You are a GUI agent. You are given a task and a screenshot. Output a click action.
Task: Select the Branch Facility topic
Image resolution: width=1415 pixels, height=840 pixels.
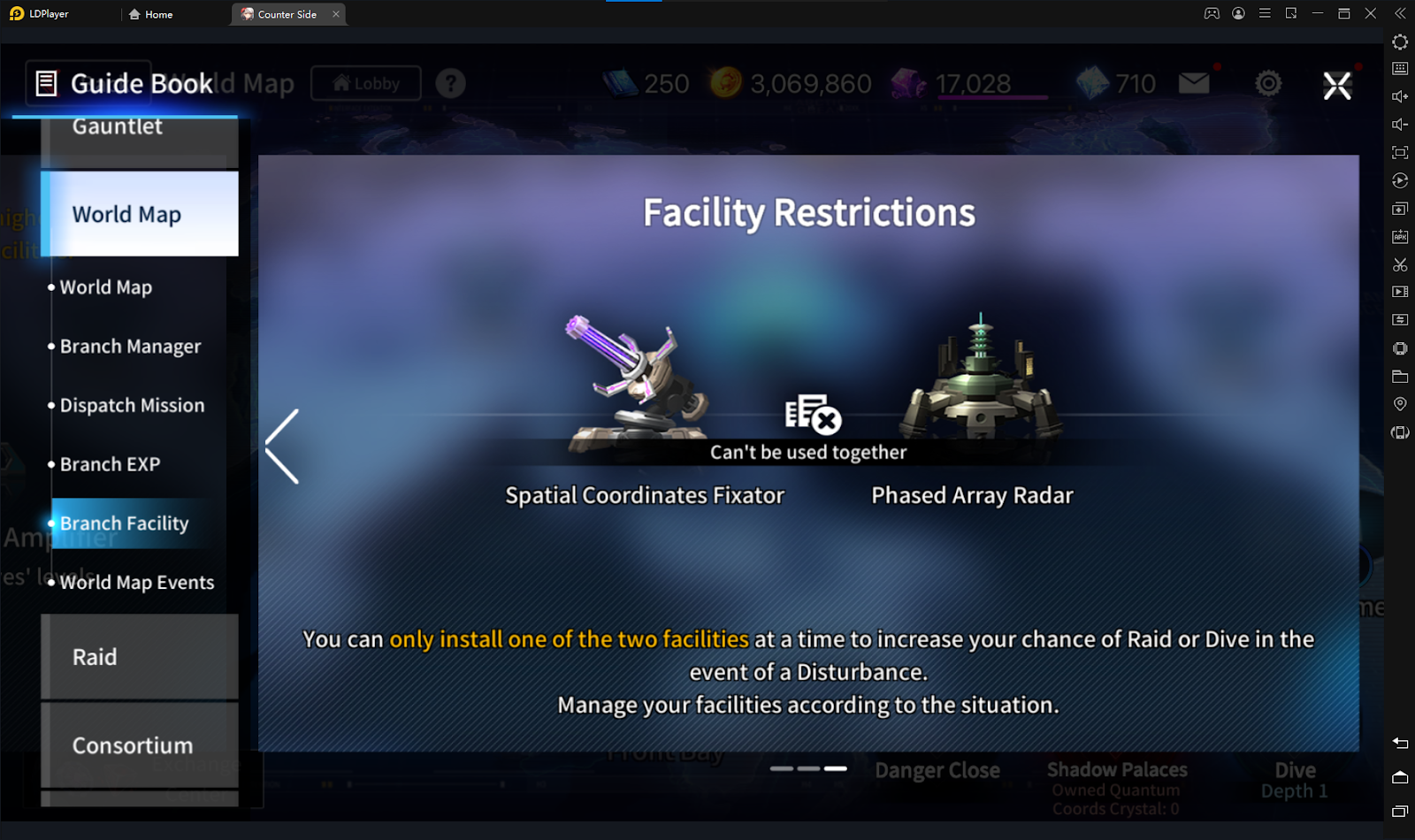pos(124,523)
